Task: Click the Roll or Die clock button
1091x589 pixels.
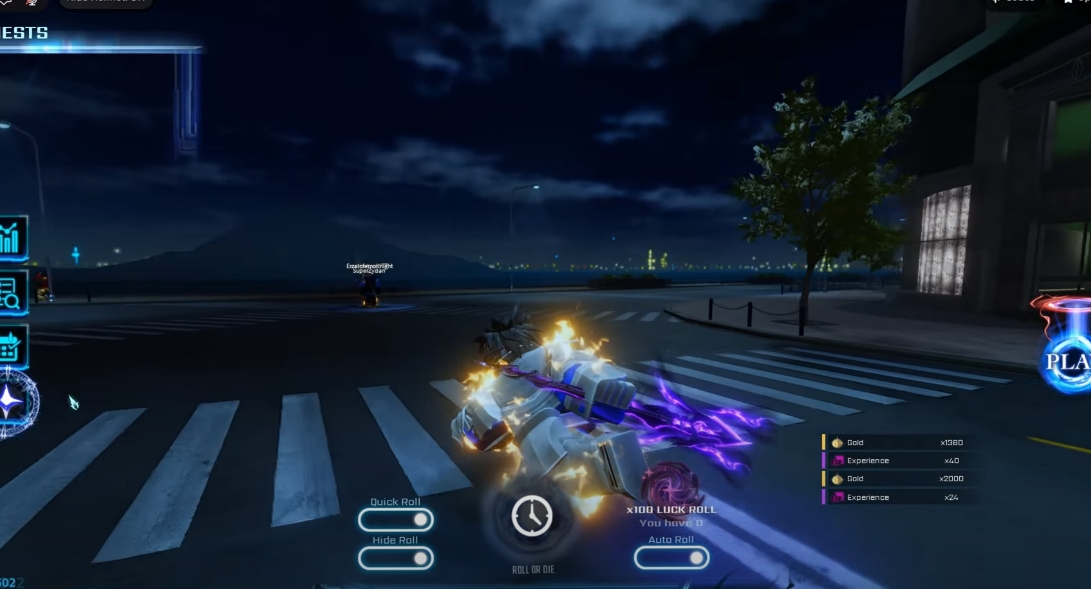Action: pos(531,516)
